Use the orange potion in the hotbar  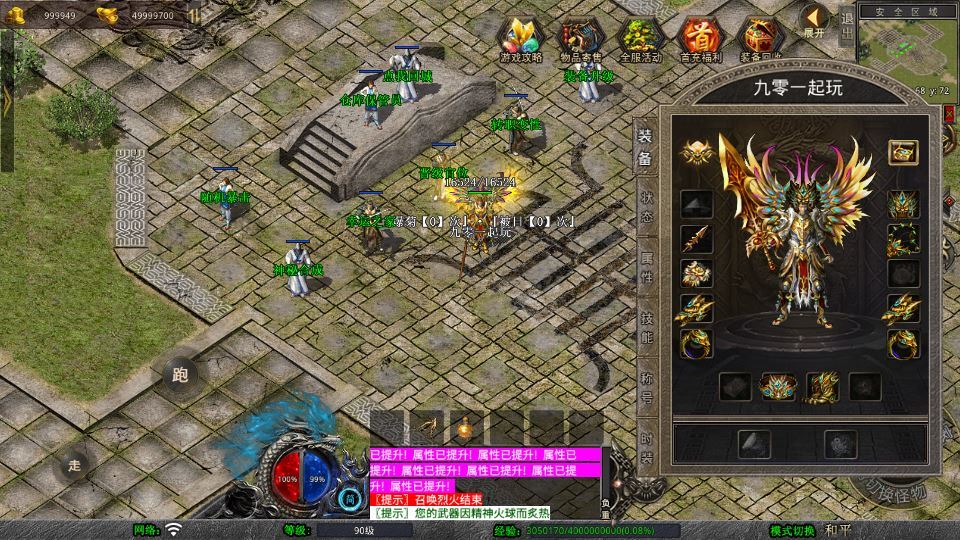pyautogui.click(x=465, y=427)
